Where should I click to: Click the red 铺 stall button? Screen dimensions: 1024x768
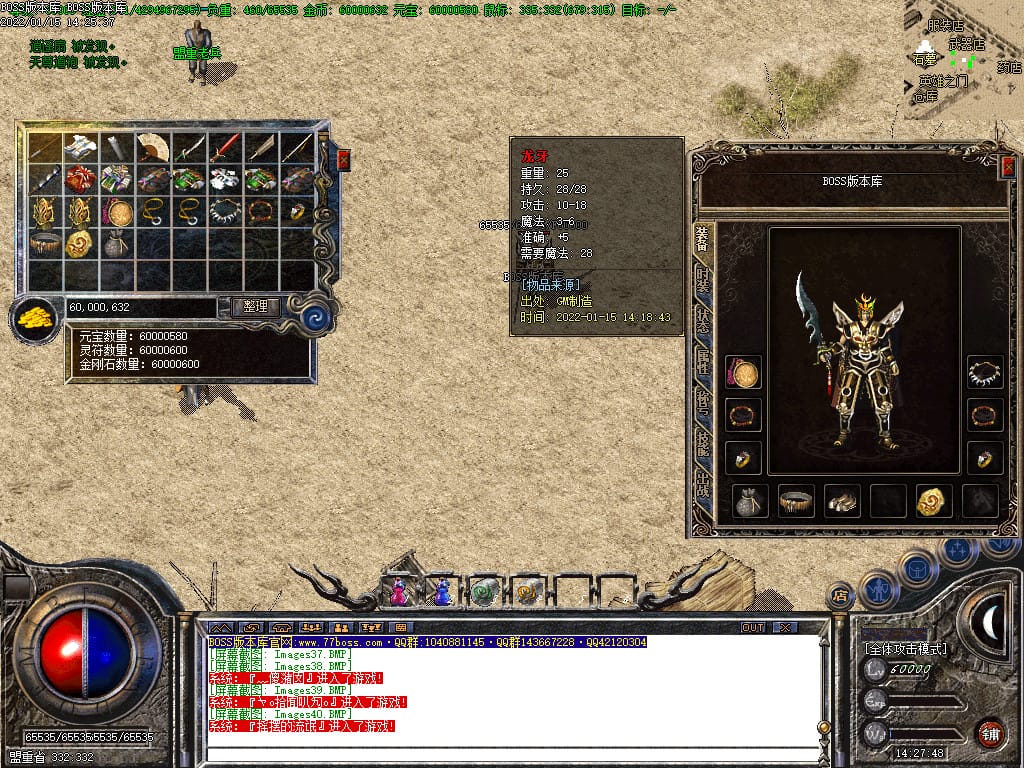(x=990, y=732)
